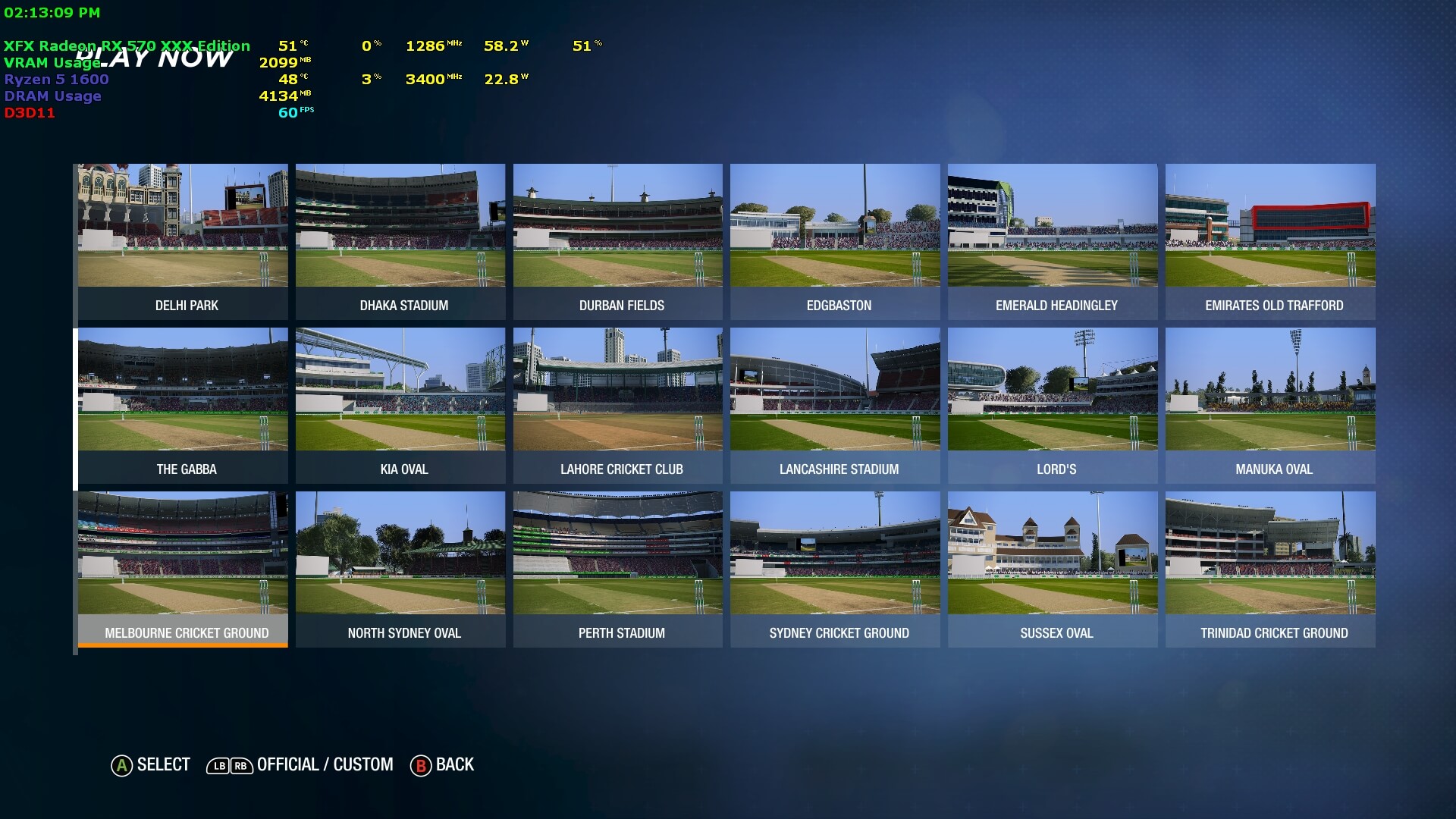Confirm the highlighted Melbourne Cricket Ground tile
1456x819 pixels.
183,569
